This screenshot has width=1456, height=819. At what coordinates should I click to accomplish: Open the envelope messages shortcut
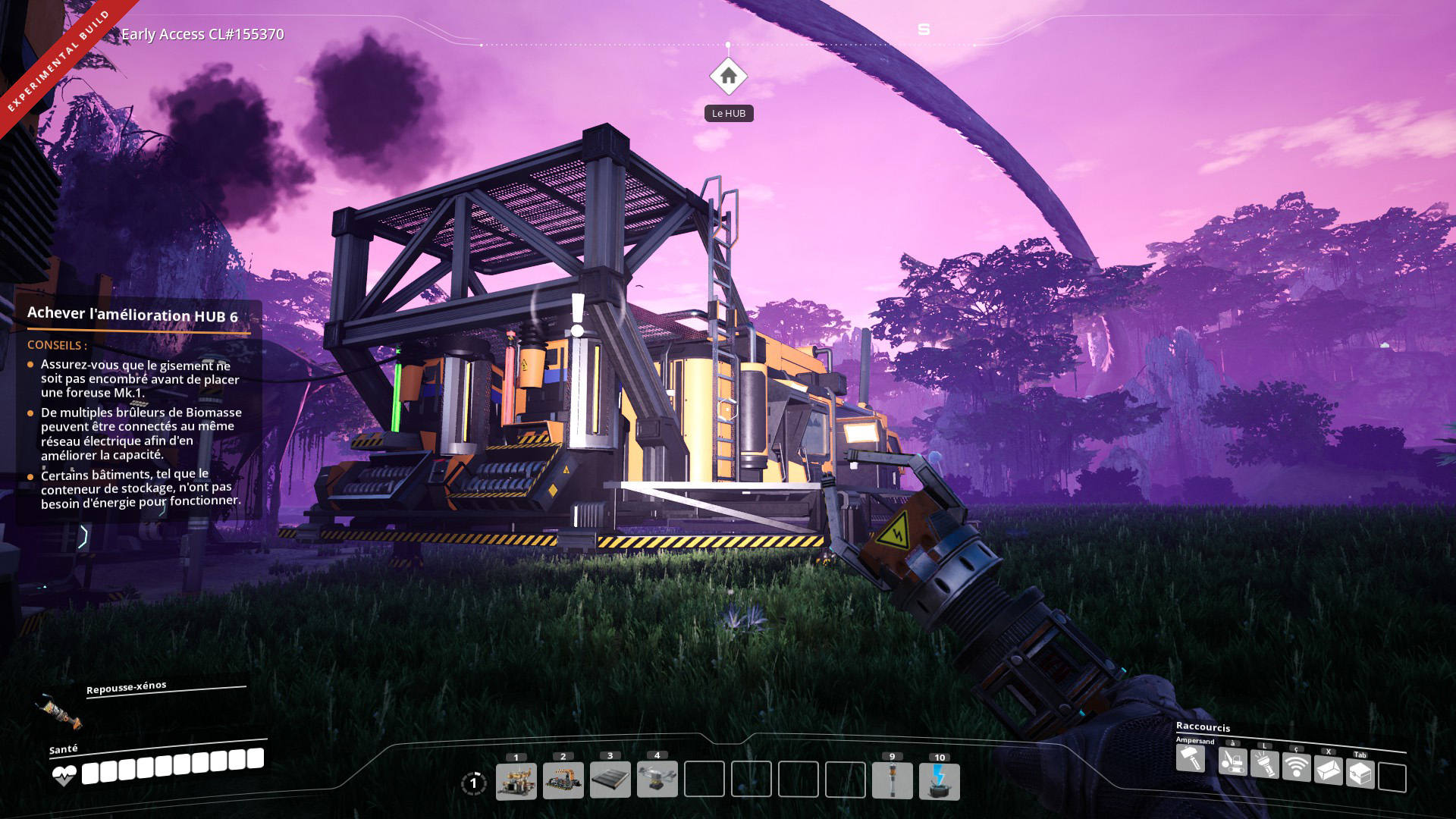[1329, 770]
